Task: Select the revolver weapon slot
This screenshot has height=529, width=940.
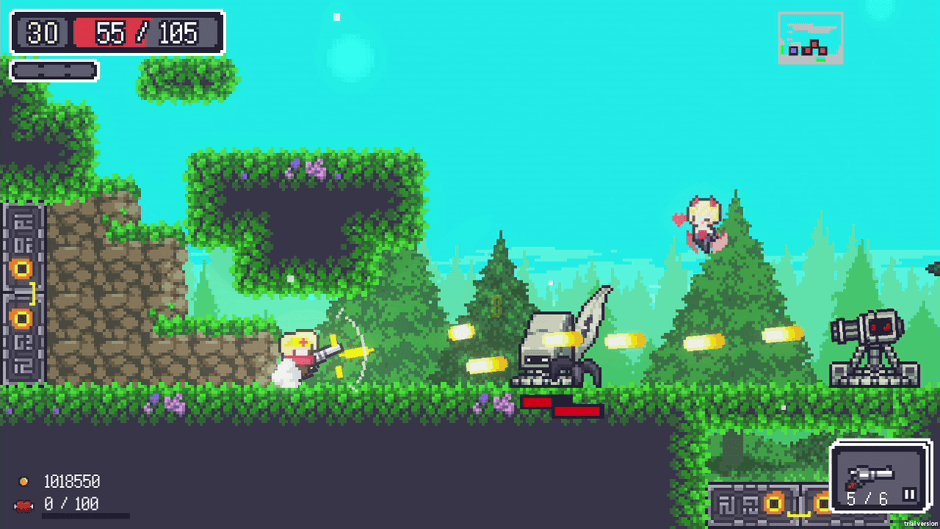Action: [870, 476]
